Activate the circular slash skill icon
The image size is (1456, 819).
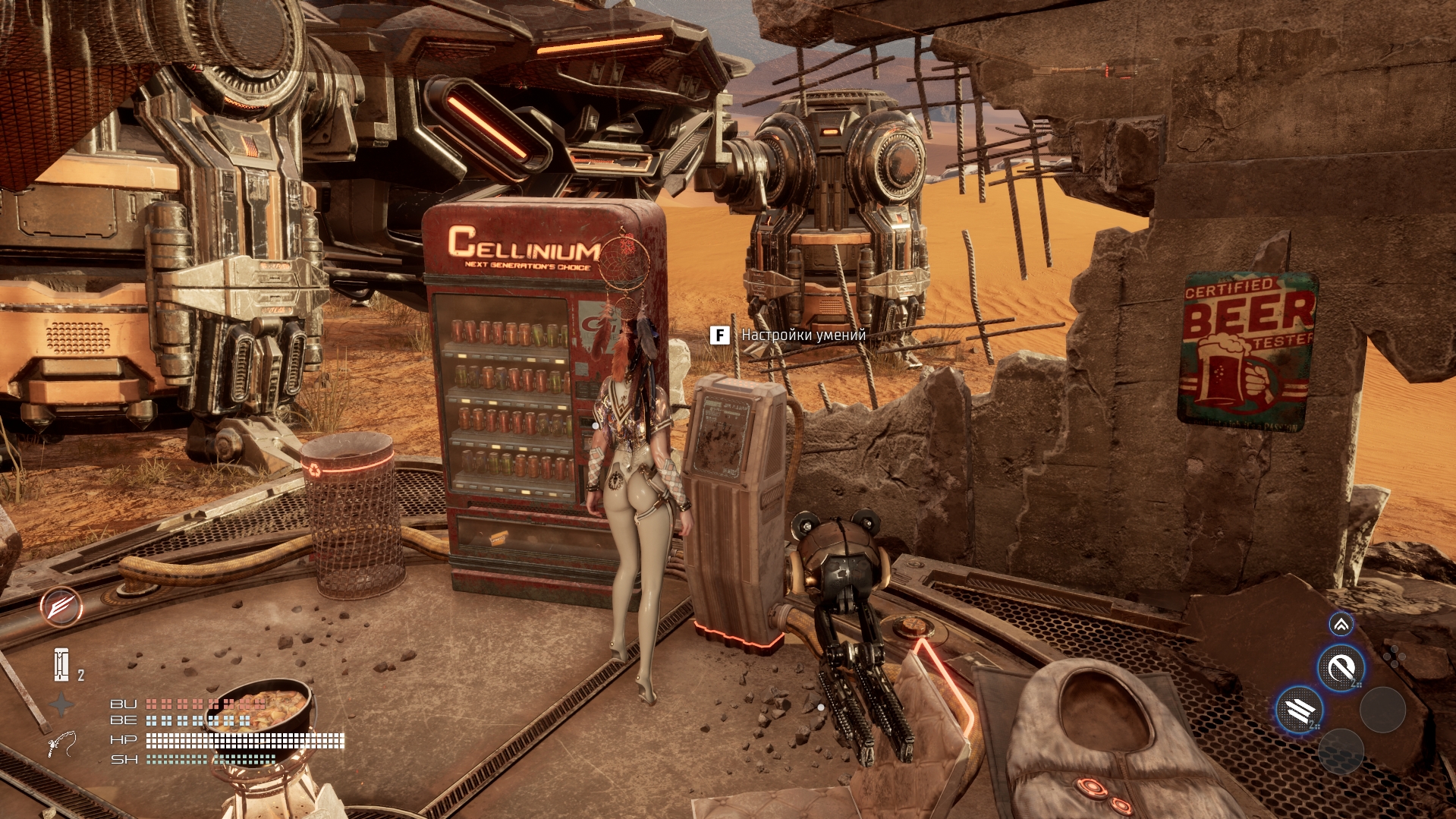pyautogui.click(x=1341, y=669)
